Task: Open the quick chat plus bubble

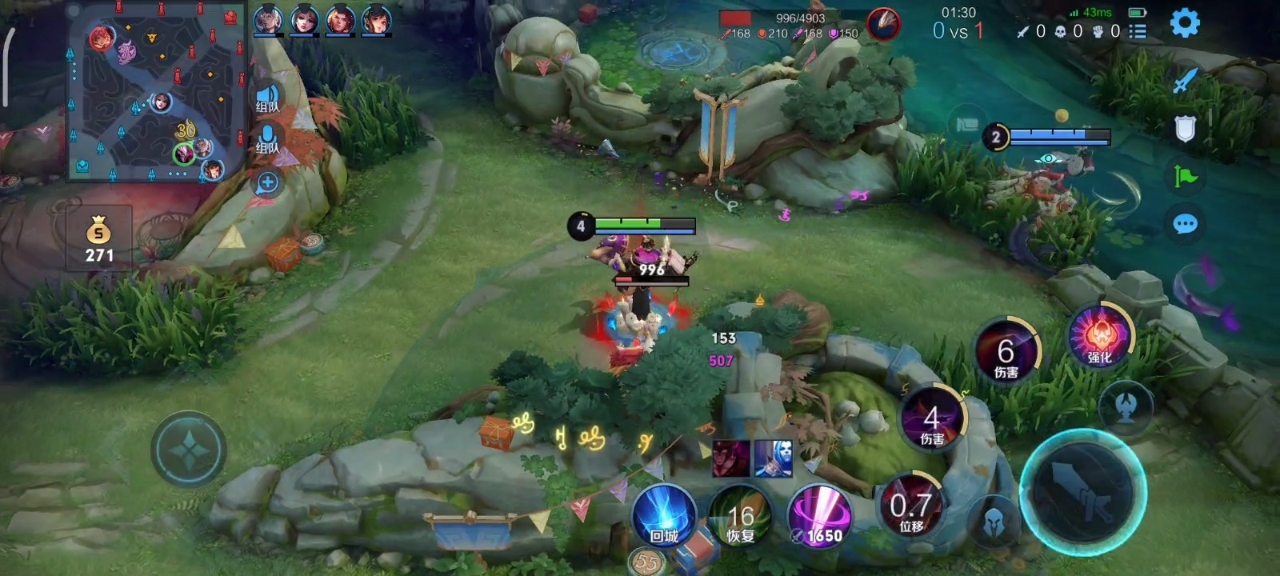Action: coord(267,182)
